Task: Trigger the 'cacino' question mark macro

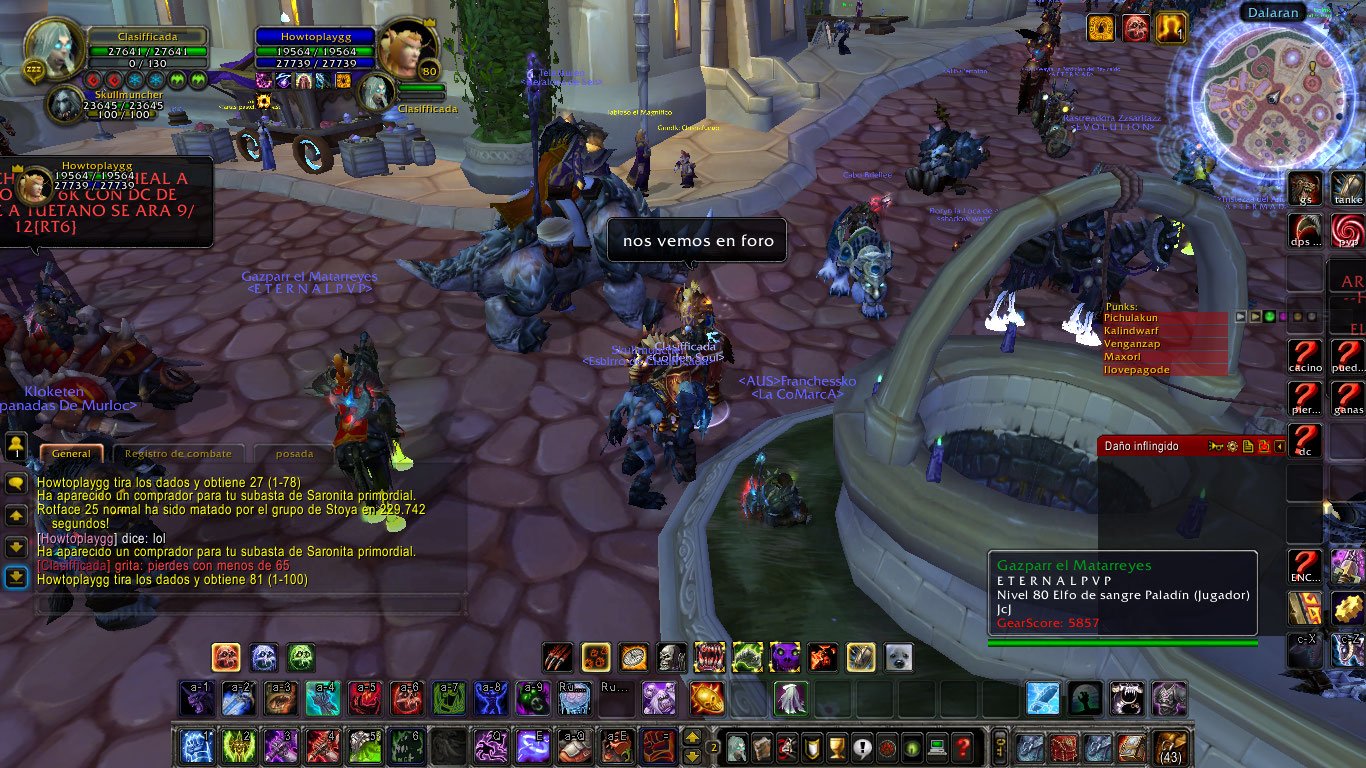Action: 1305,356
